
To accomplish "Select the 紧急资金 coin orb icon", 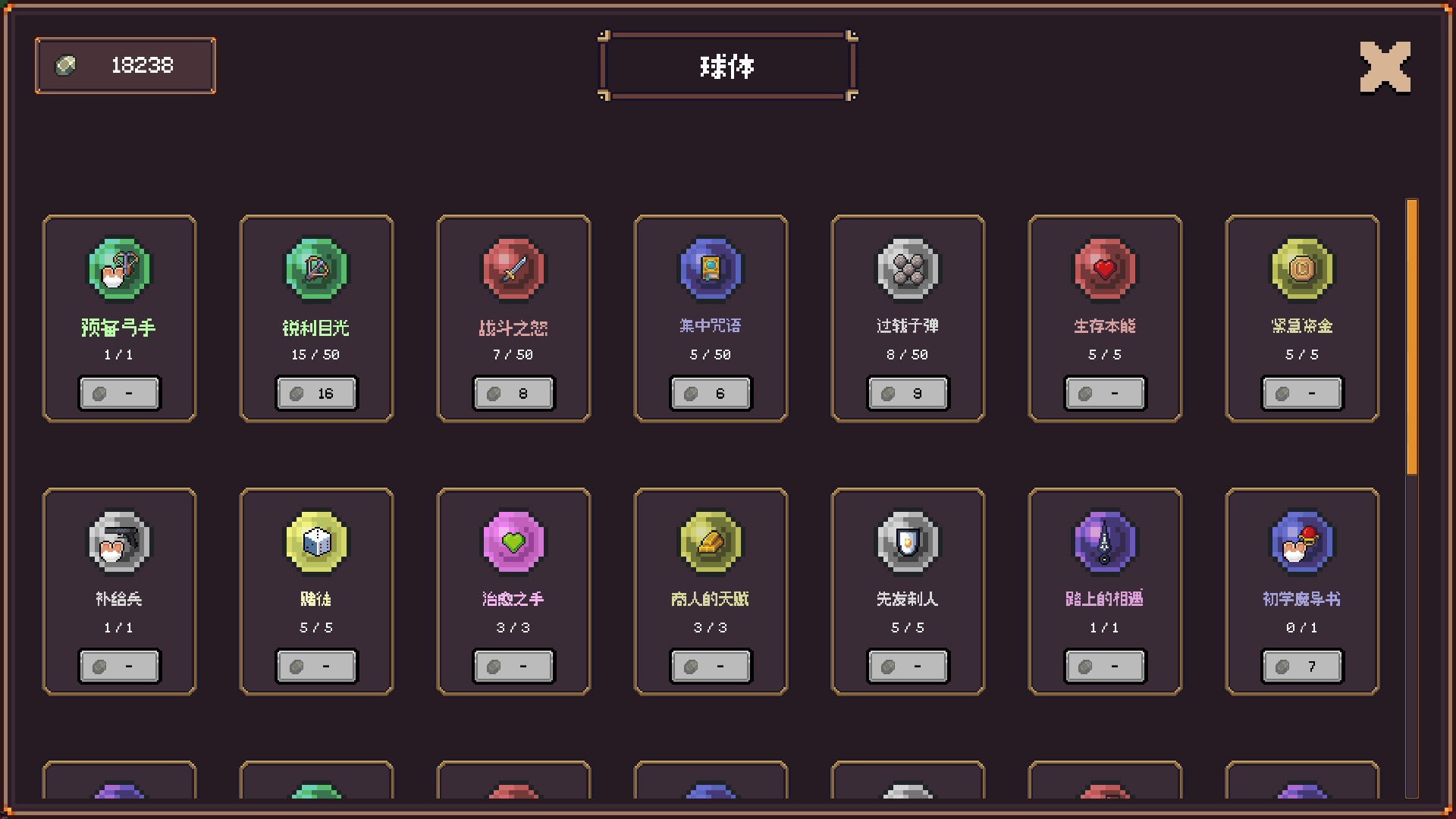I will coord(1302,269).
